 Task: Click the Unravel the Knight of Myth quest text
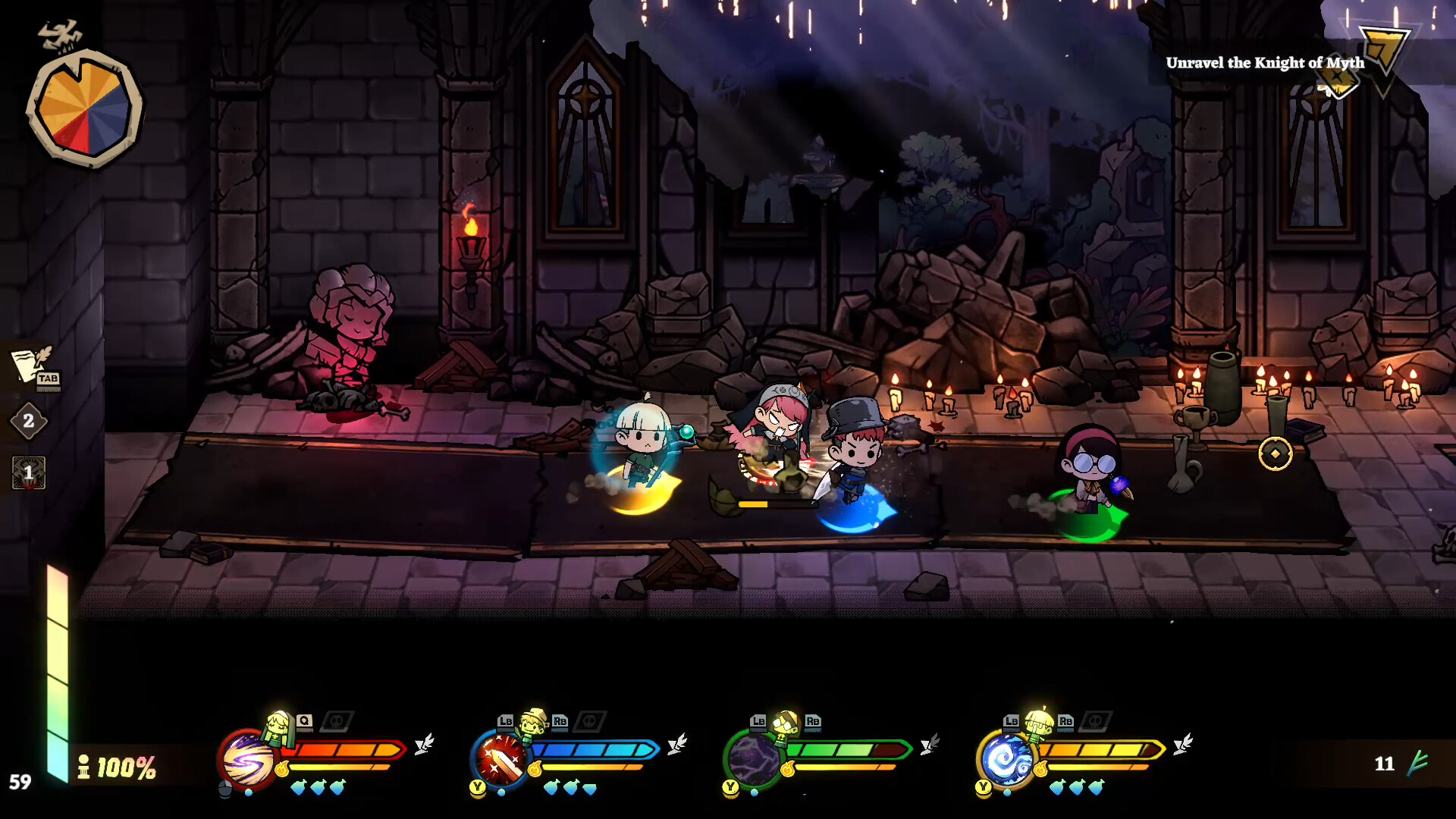click(x=1264, y=64)
